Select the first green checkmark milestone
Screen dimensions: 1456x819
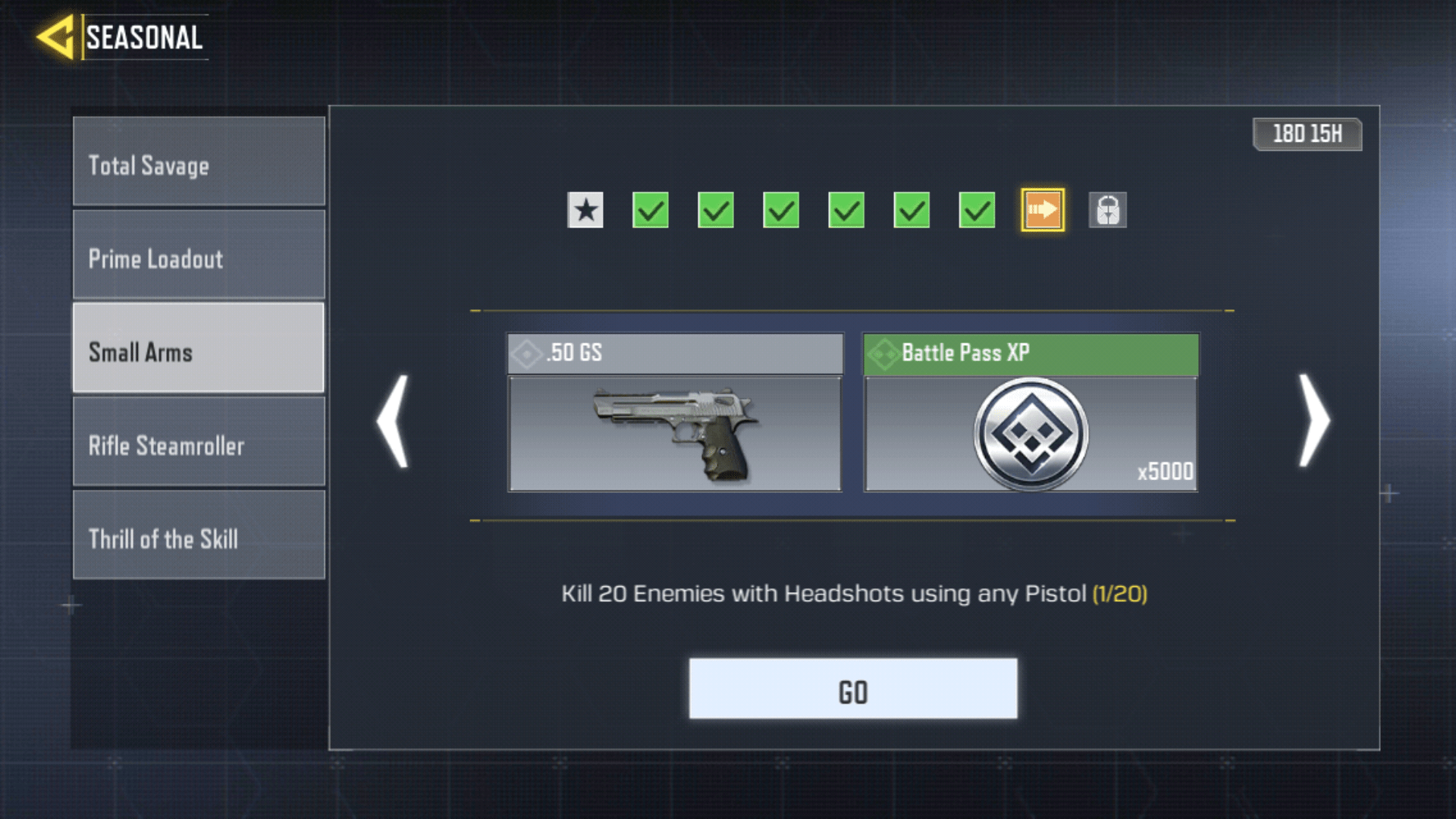[x=651, y=212]
